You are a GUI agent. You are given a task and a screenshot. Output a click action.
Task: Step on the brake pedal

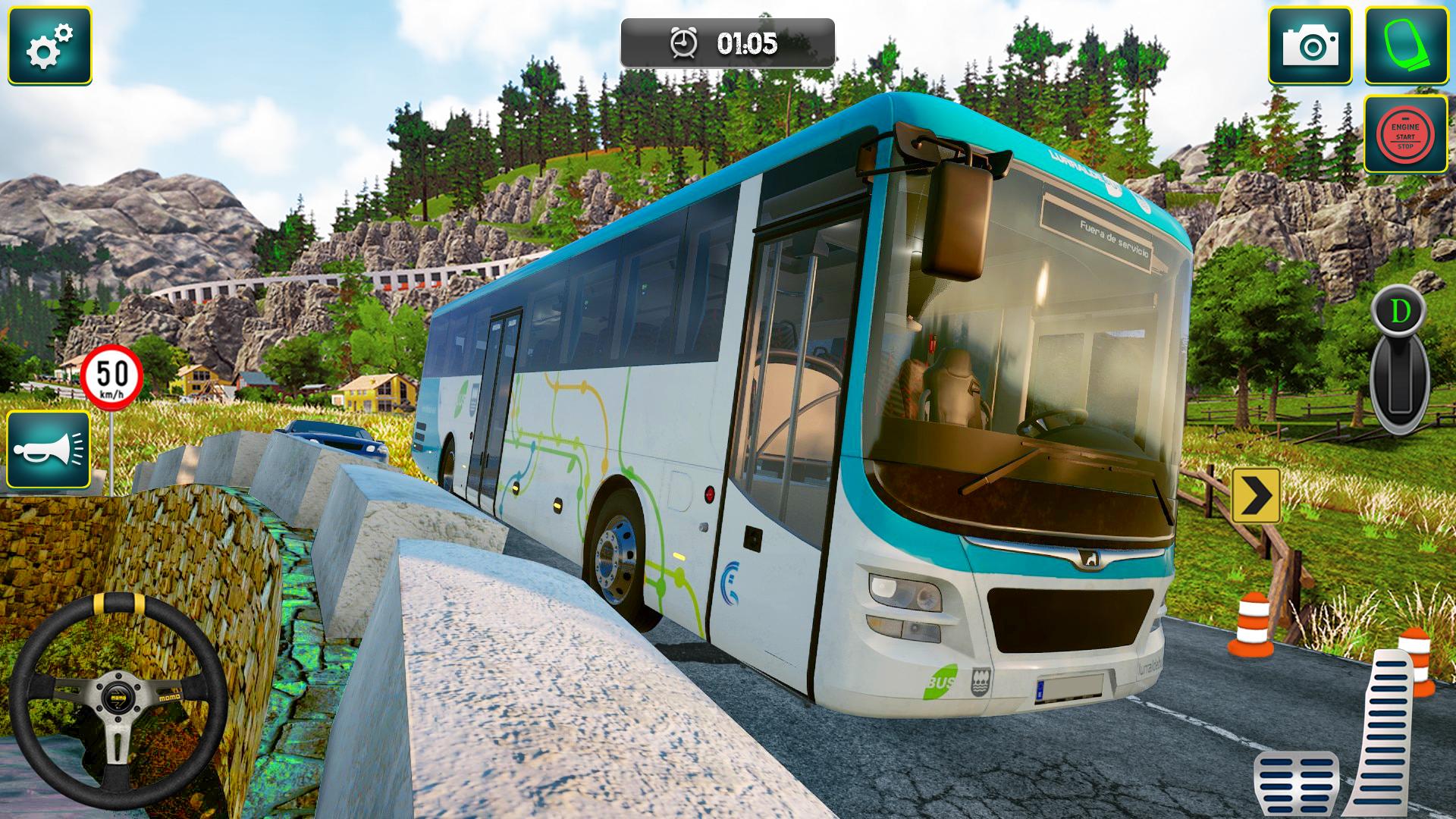(1295, 784)
